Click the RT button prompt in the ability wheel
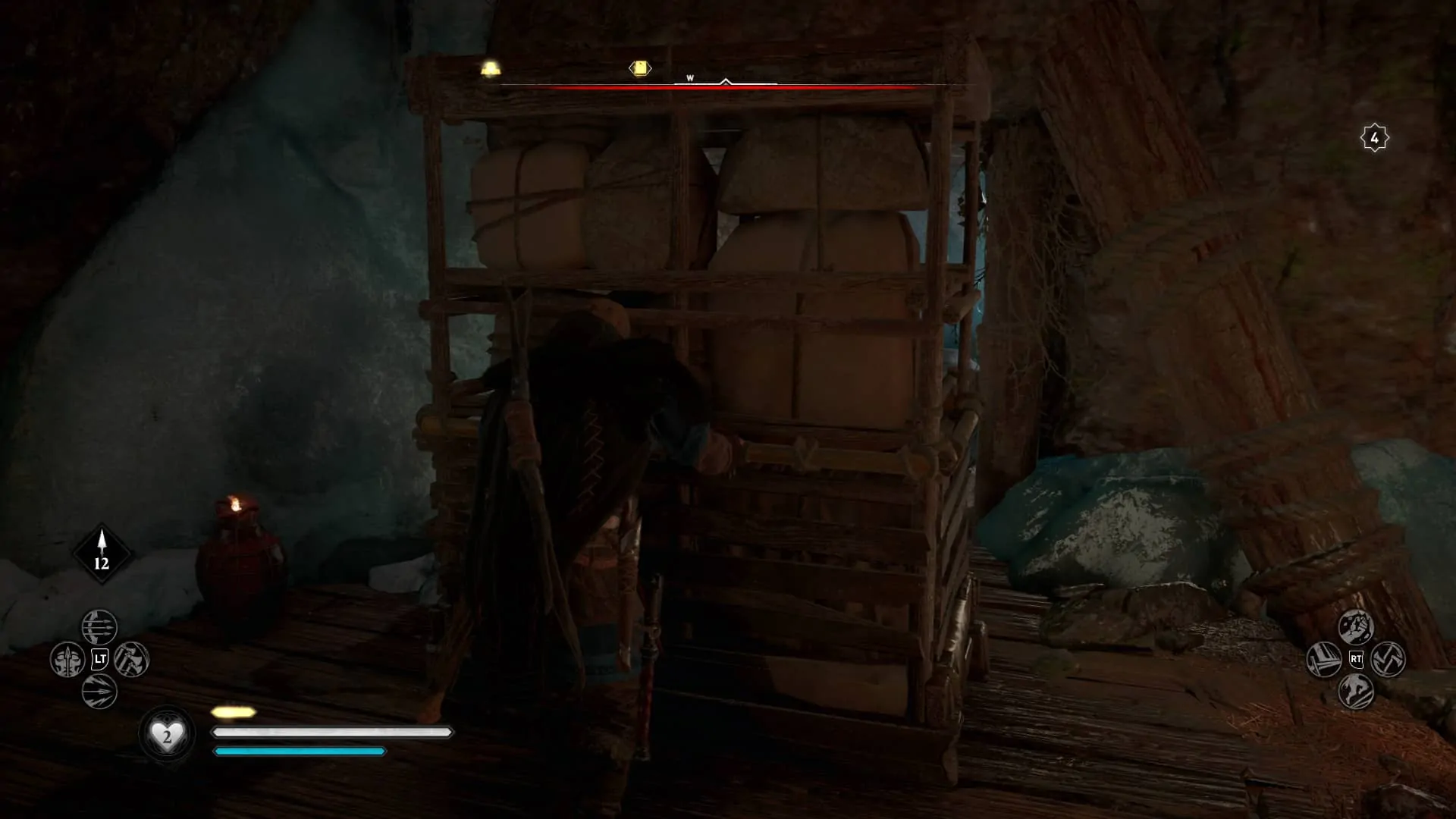 pos(1357,659)
